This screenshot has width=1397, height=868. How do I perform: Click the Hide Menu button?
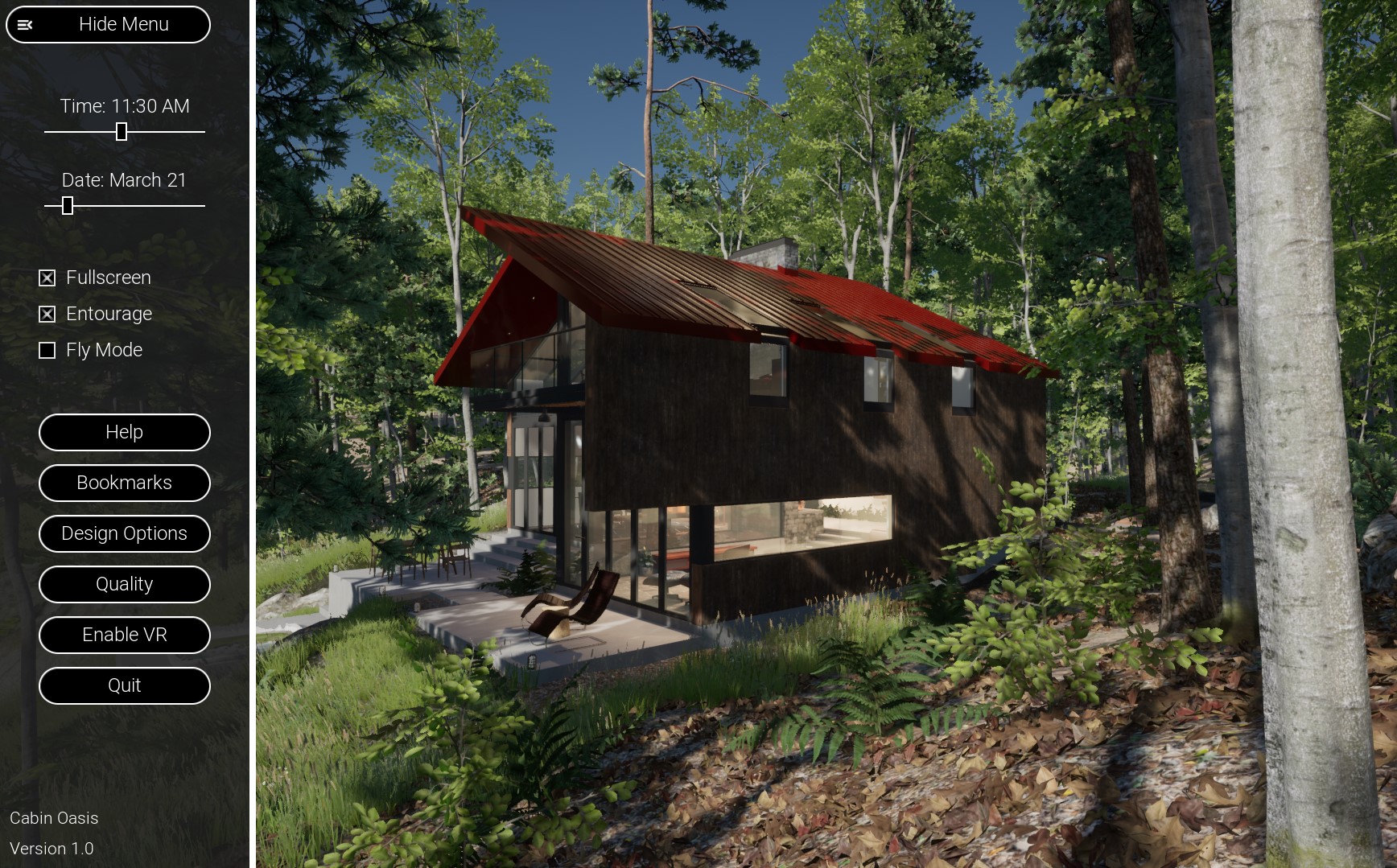tap(108, 24)
